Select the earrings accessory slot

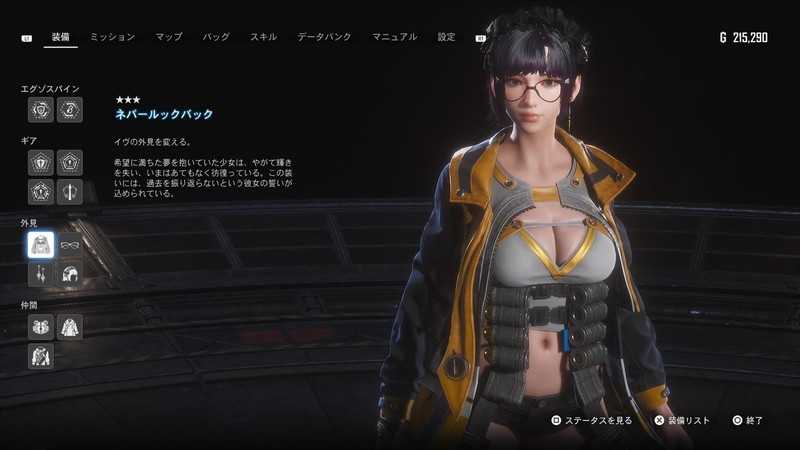pos(41,274)
